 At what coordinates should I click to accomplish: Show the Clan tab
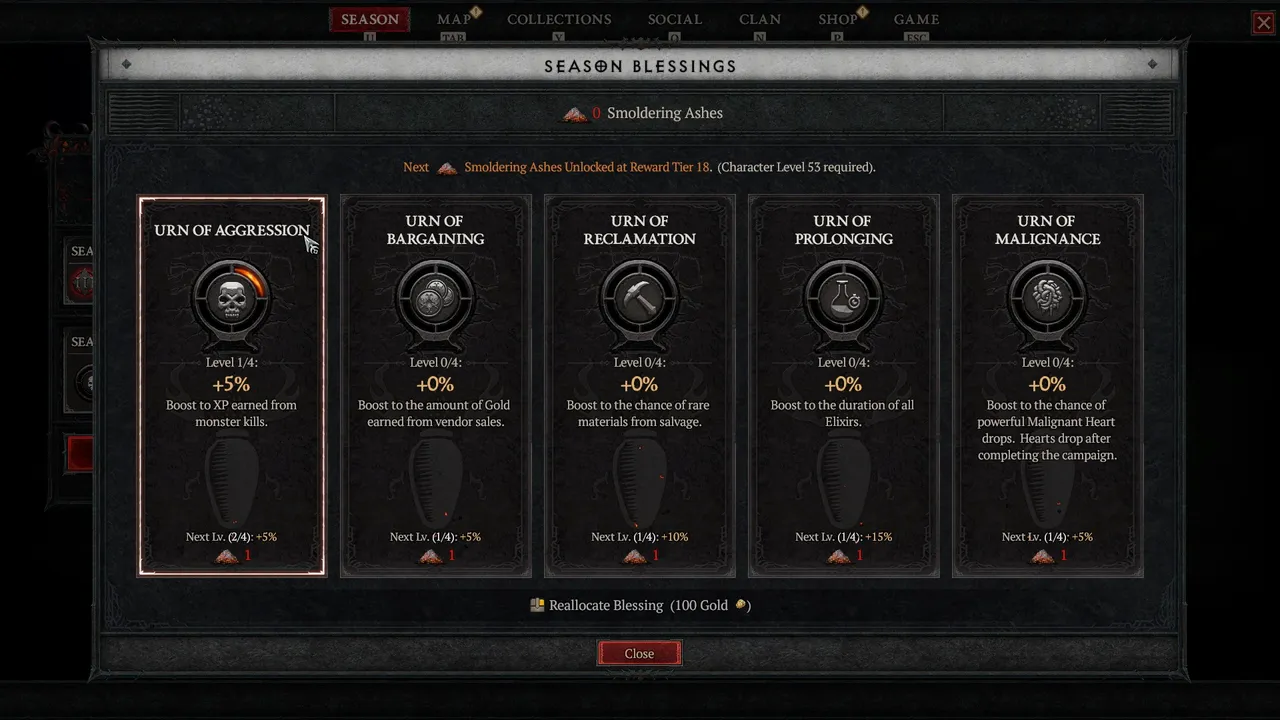(x=760, y=19)
